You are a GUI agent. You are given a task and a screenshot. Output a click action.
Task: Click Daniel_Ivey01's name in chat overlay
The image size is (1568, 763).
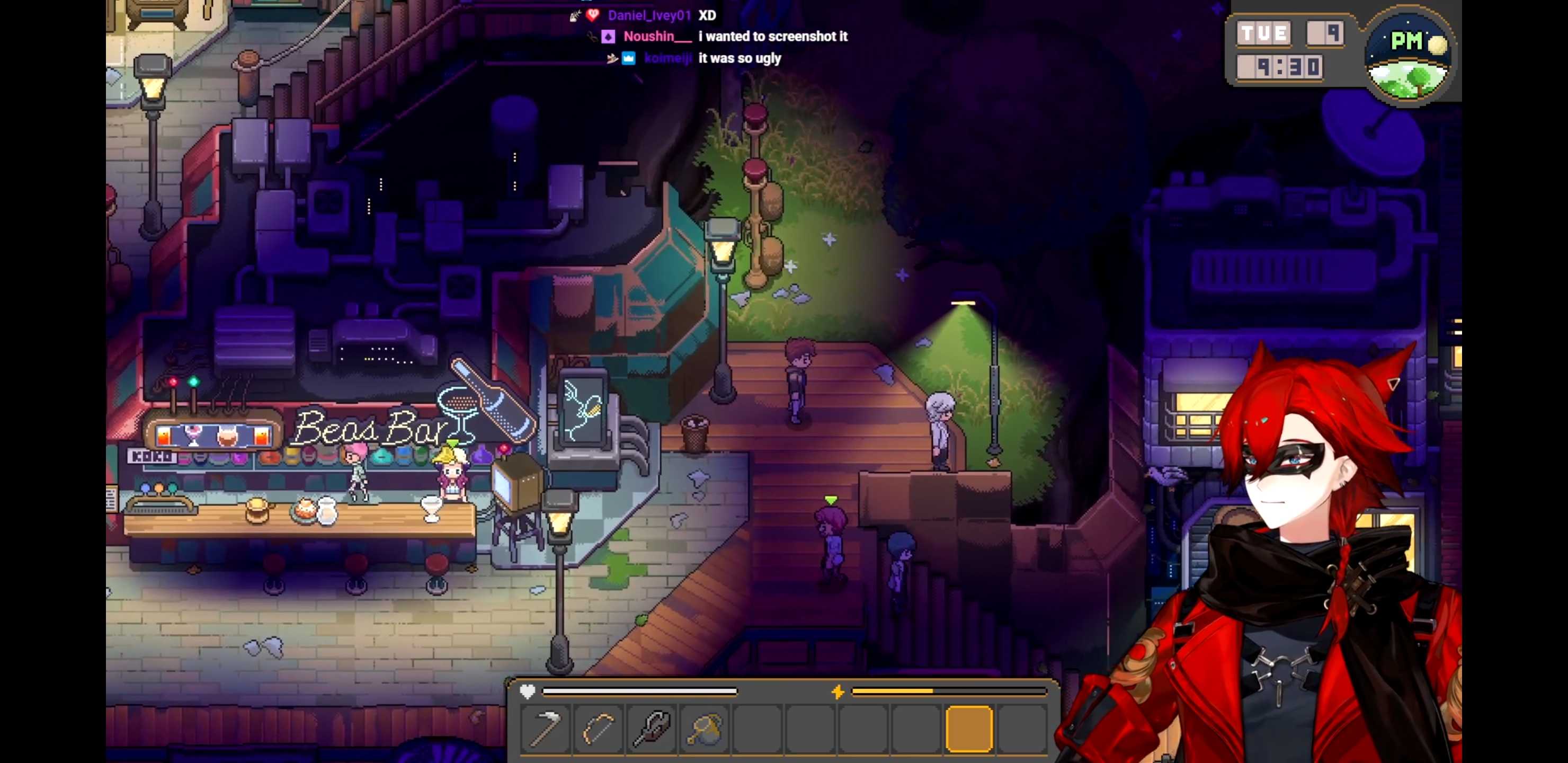[x=649, y=15]
